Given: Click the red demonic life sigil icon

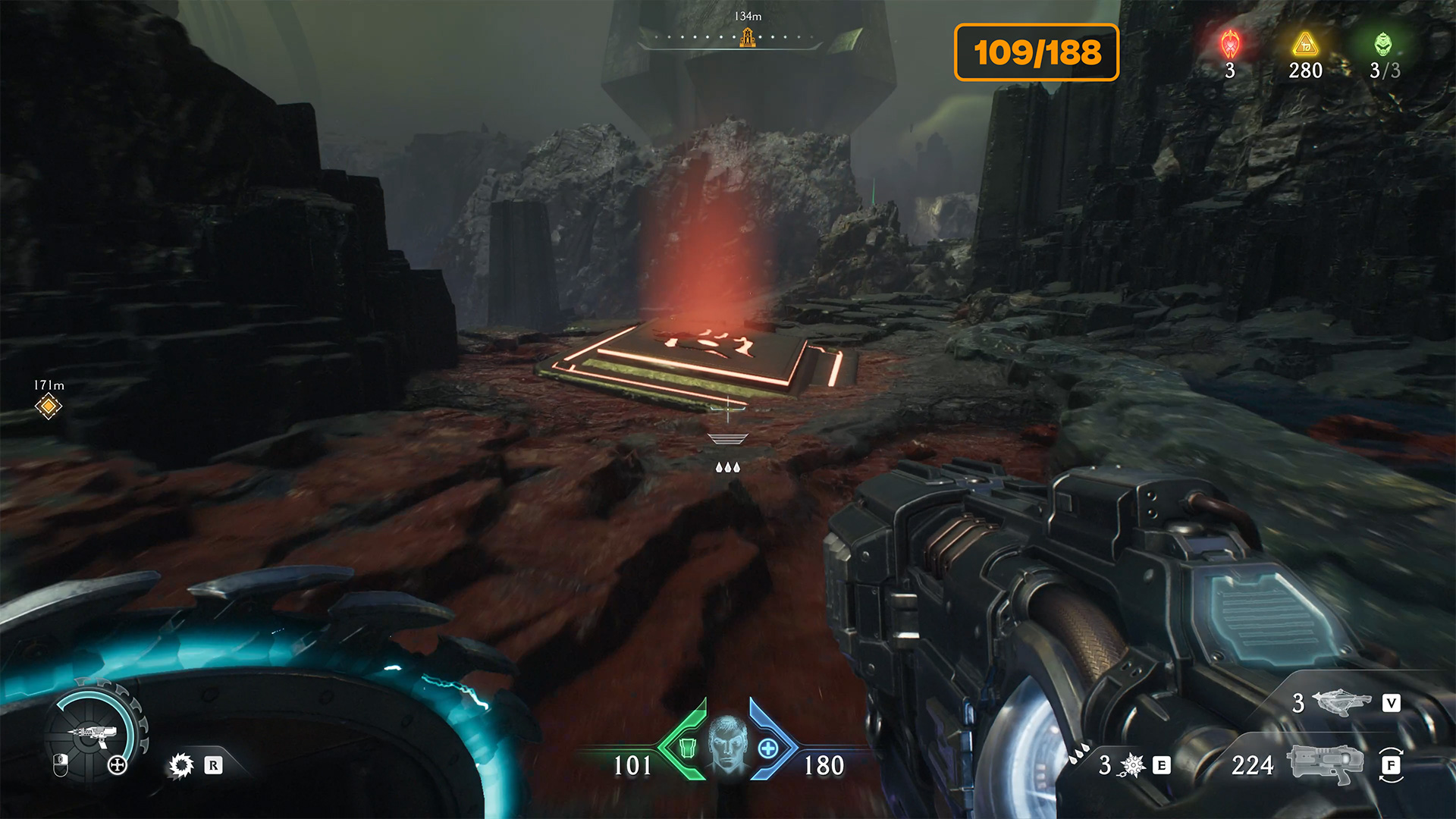Looking at the screenshot, I should 1230,45.
